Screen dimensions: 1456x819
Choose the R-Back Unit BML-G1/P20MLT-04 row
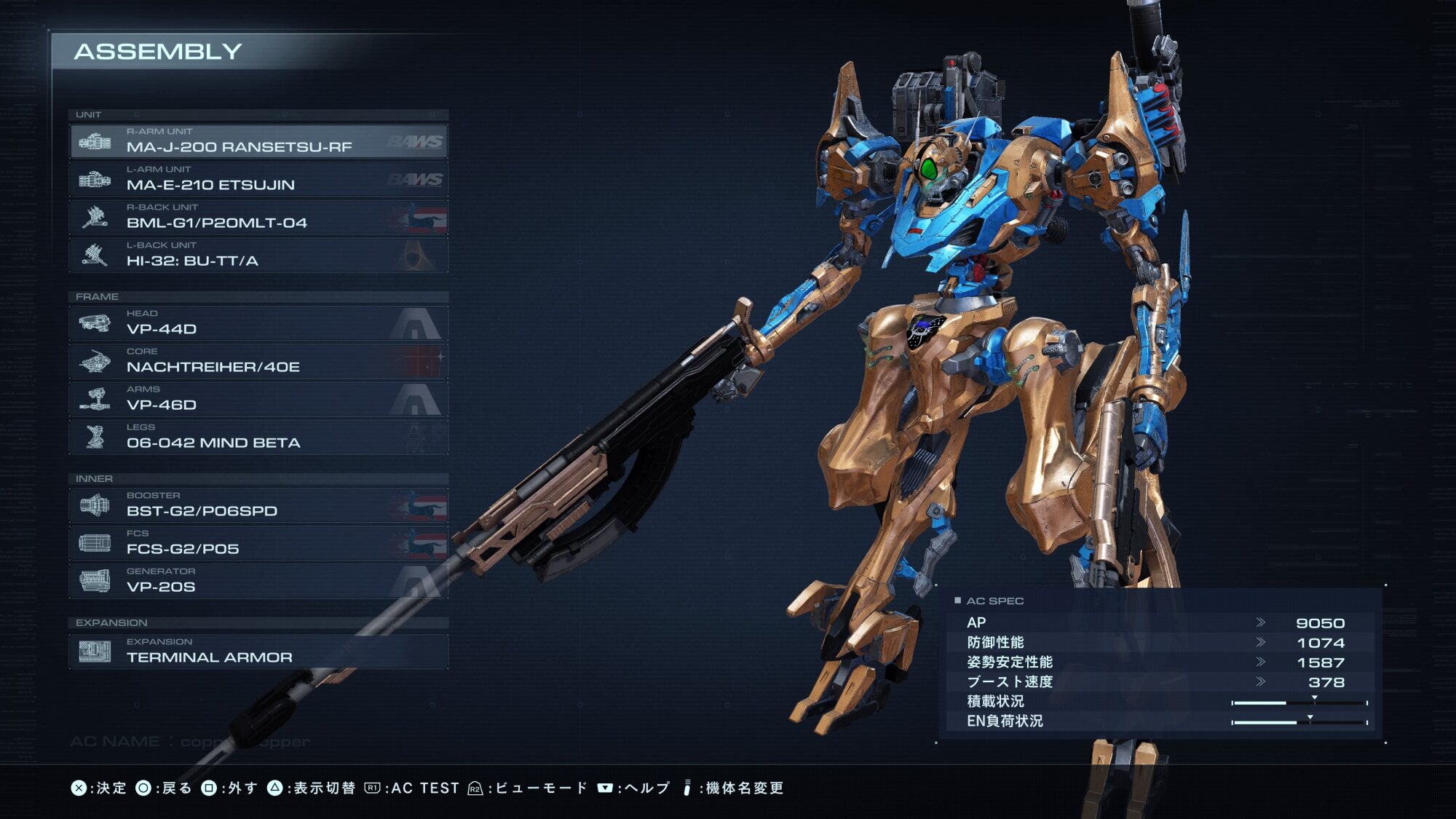point(258,217)
